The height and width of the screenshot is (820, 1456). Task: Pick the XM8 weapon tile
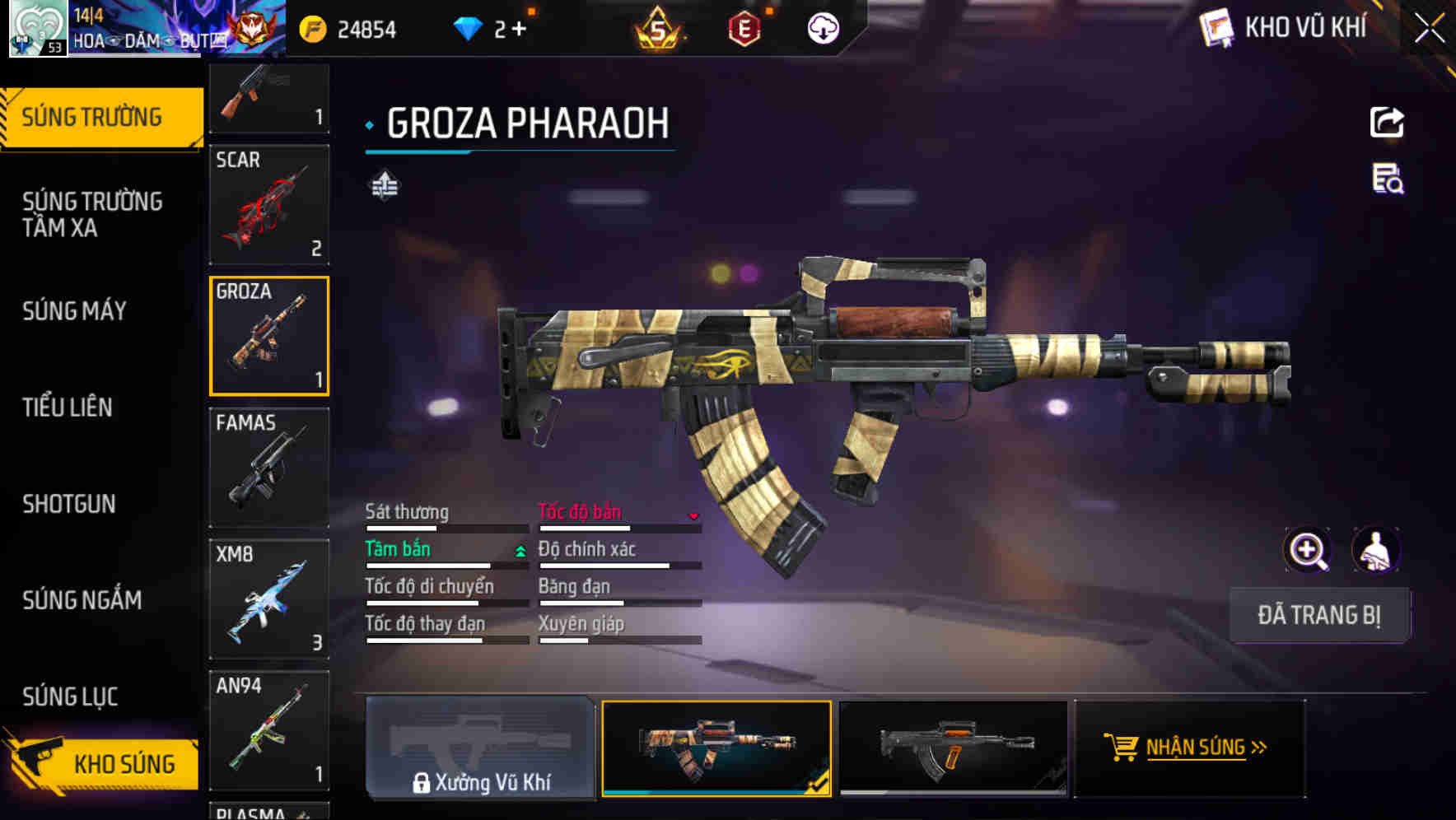click(x=269, y=599)
